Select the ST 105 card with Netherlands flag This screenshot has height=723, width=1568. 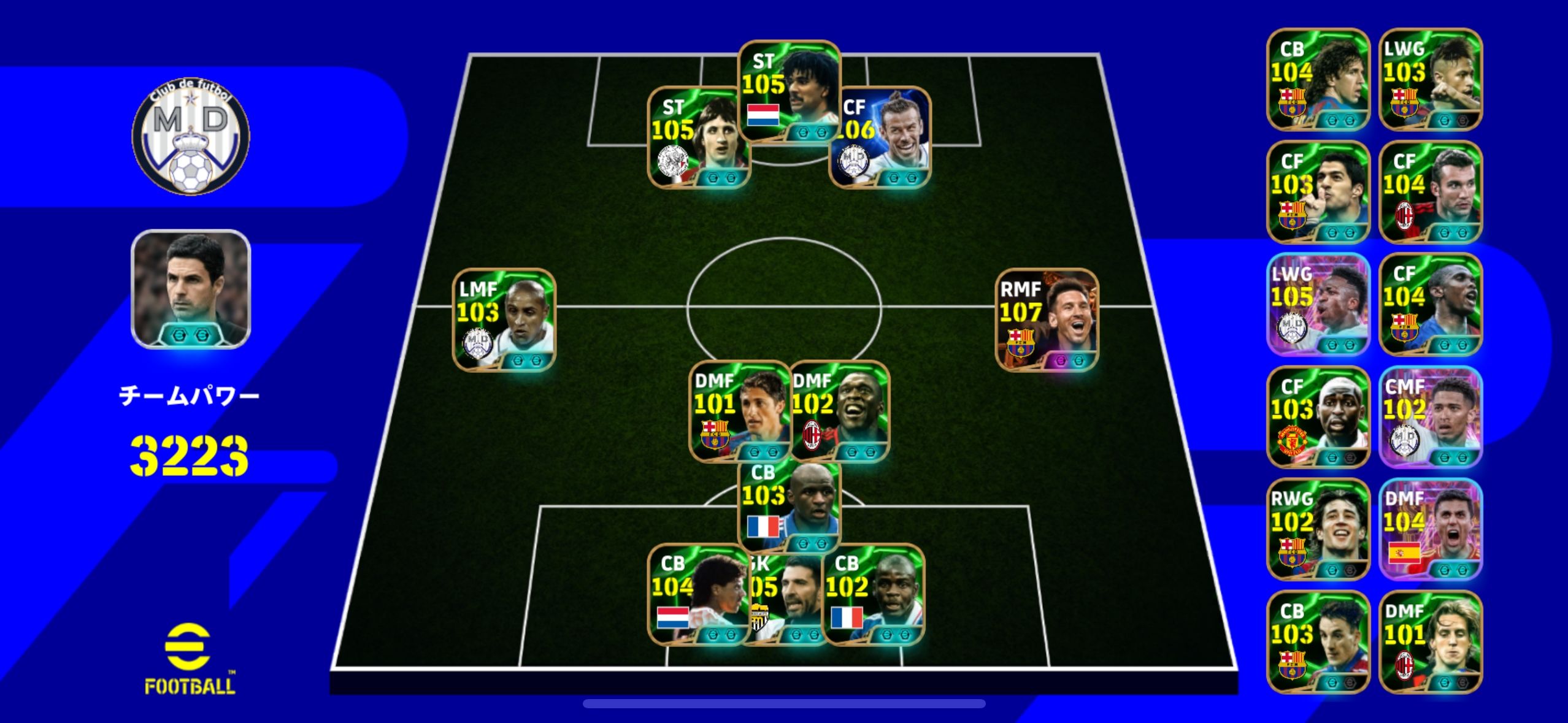pyautogui.click(x=789, y=91)
